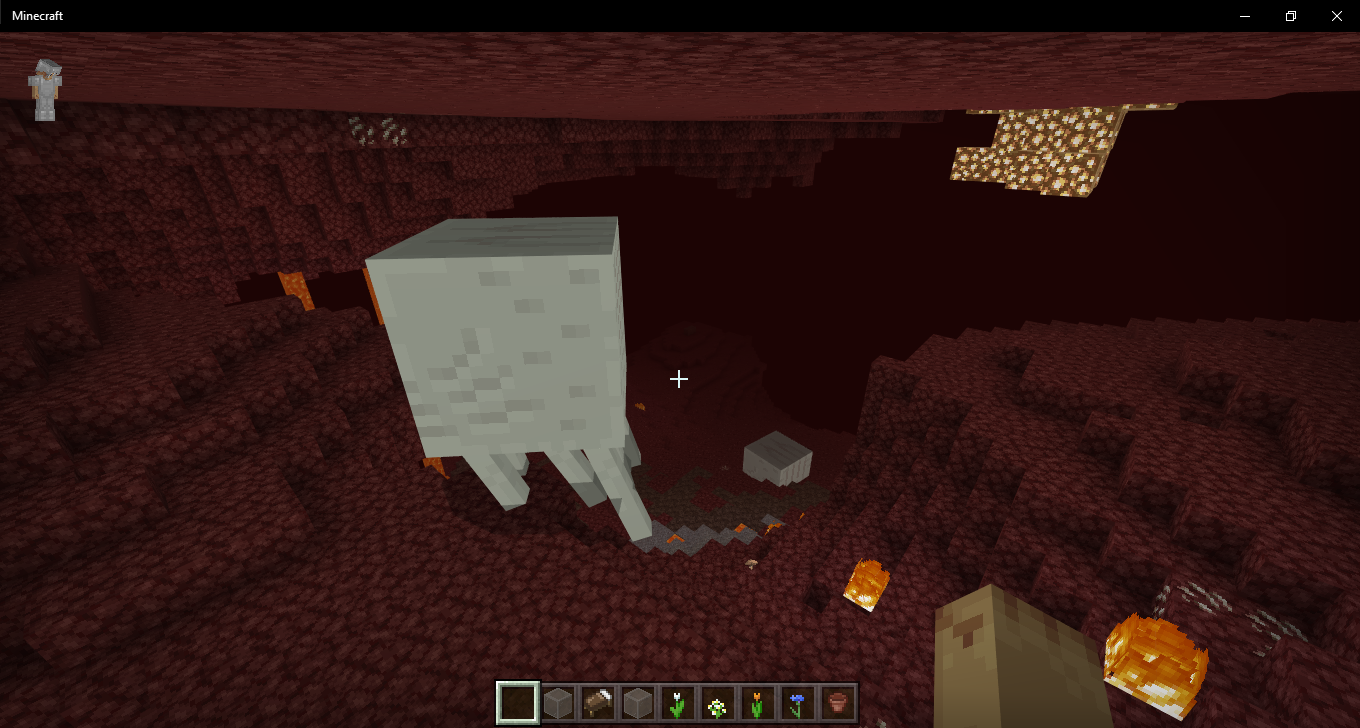Select the white tulip hotbar slot
This screenshot has width=1360, height=728.
coord(678,704)
